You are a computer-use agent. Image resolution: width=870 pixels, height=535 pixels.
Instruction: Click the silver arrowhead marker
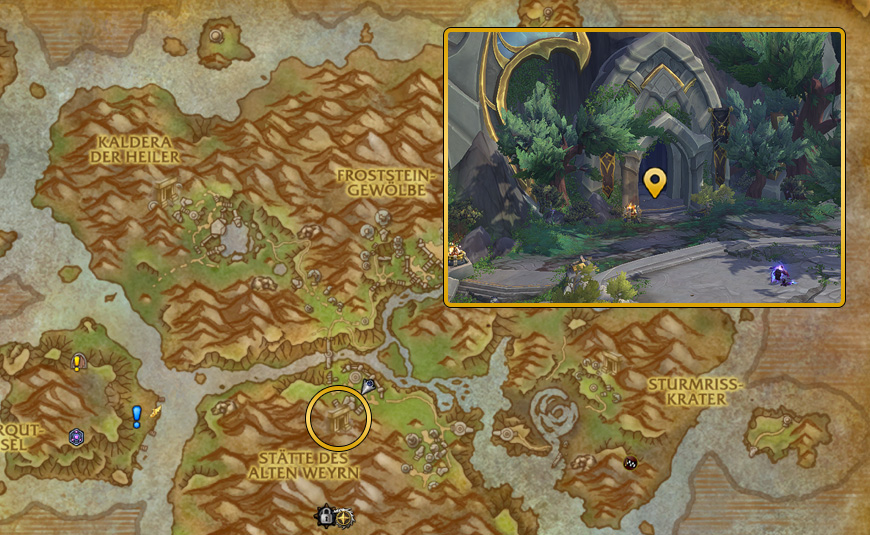coord(369,385)
